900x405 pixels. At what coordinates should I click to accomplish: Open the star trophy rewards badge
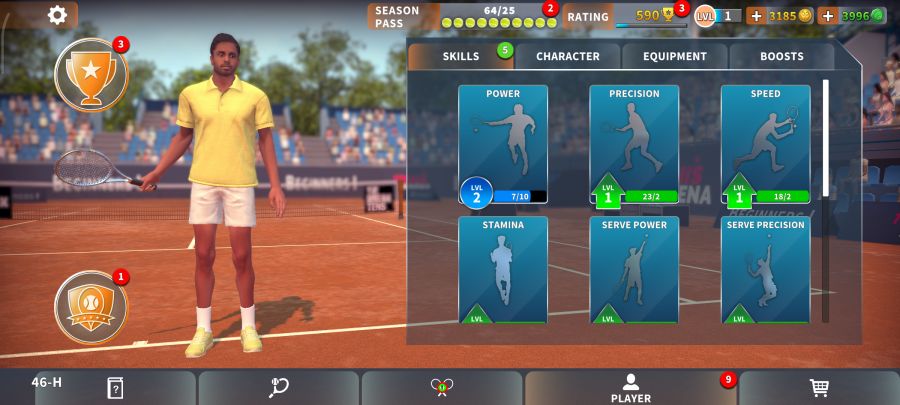[x=91, y=74]
